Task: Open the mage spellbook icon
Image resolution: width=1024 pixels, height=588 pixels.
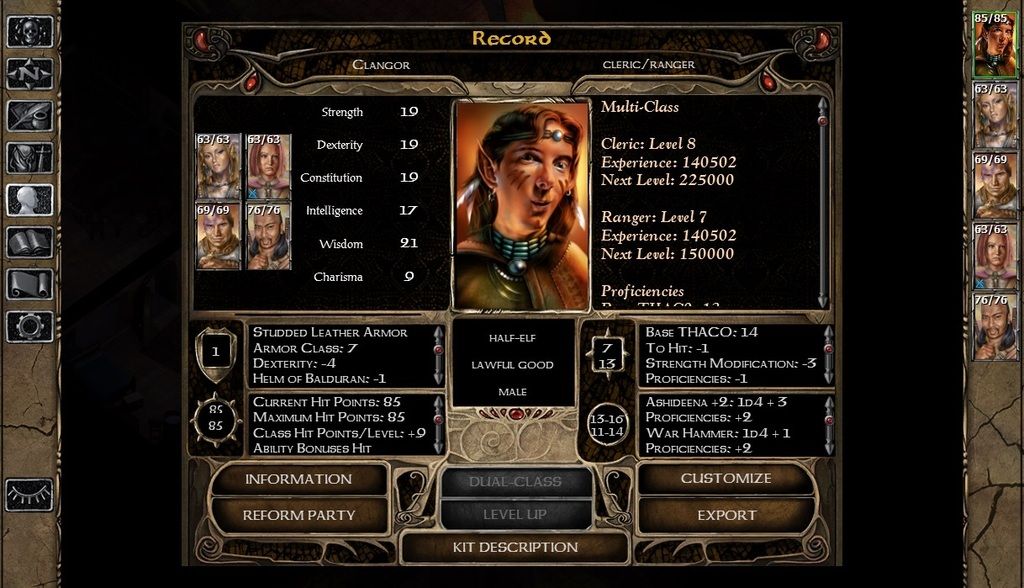Action: pyautogui.click(x=30, y=242)
